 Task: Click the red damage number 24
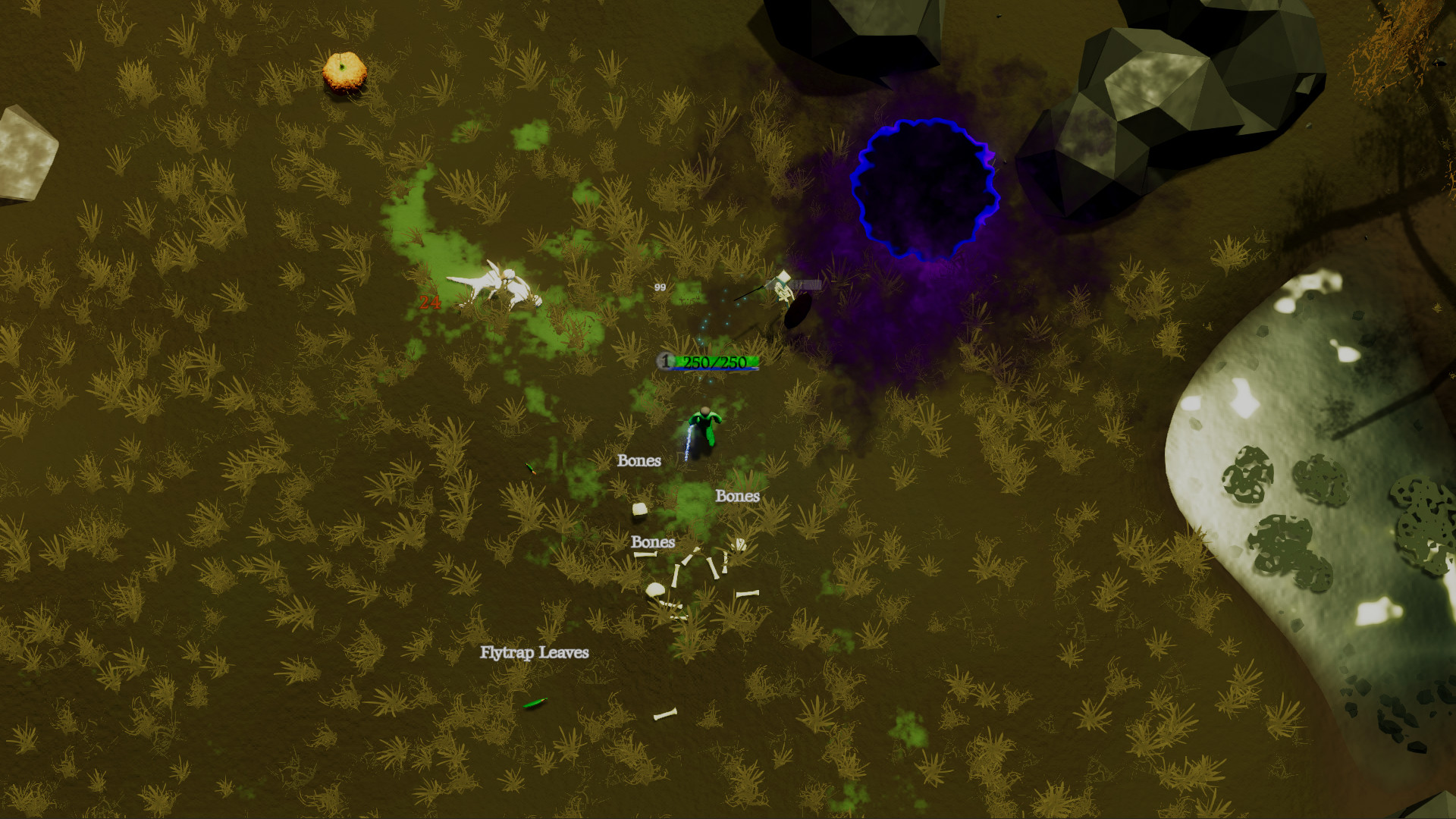point(430,303)
